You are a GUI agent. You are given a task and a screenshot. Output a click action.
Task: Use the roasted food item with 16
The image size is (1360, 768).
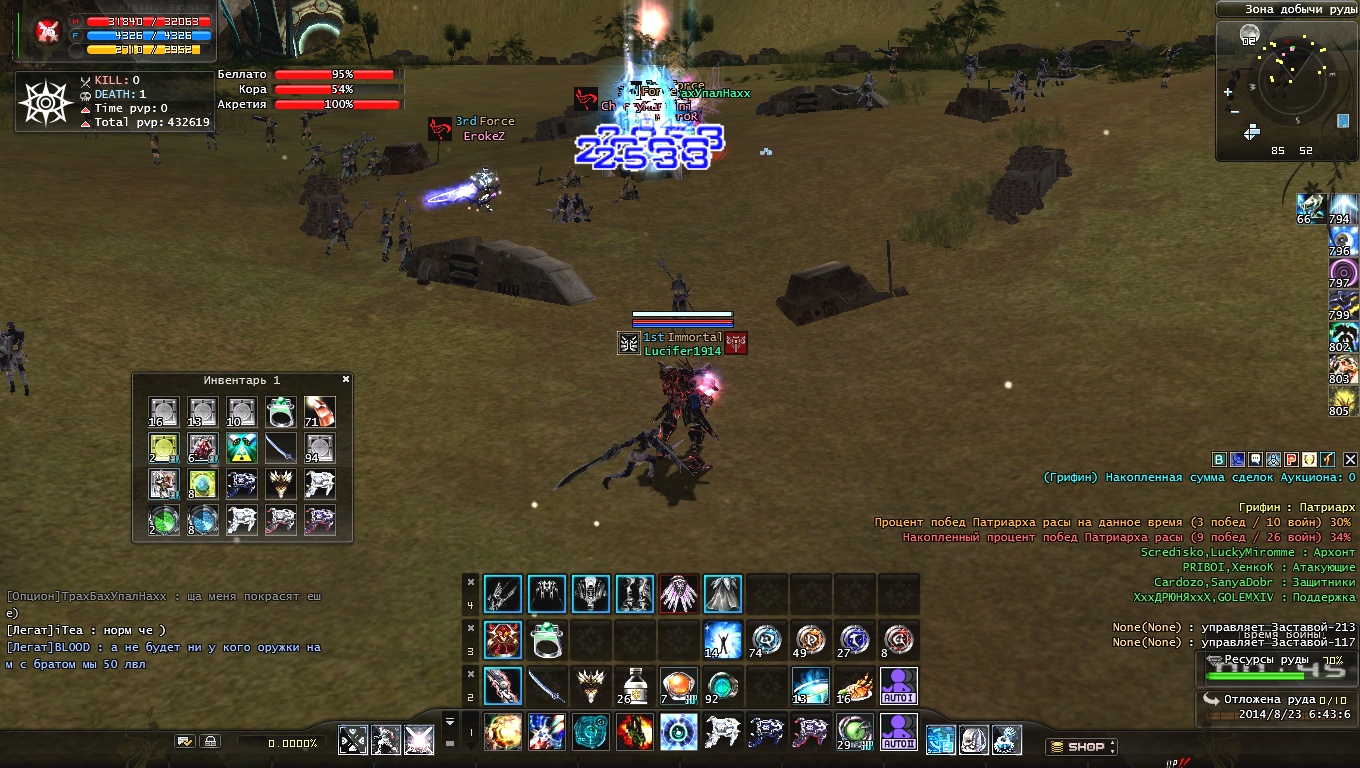pyautogui.click(x=855, y=686)
